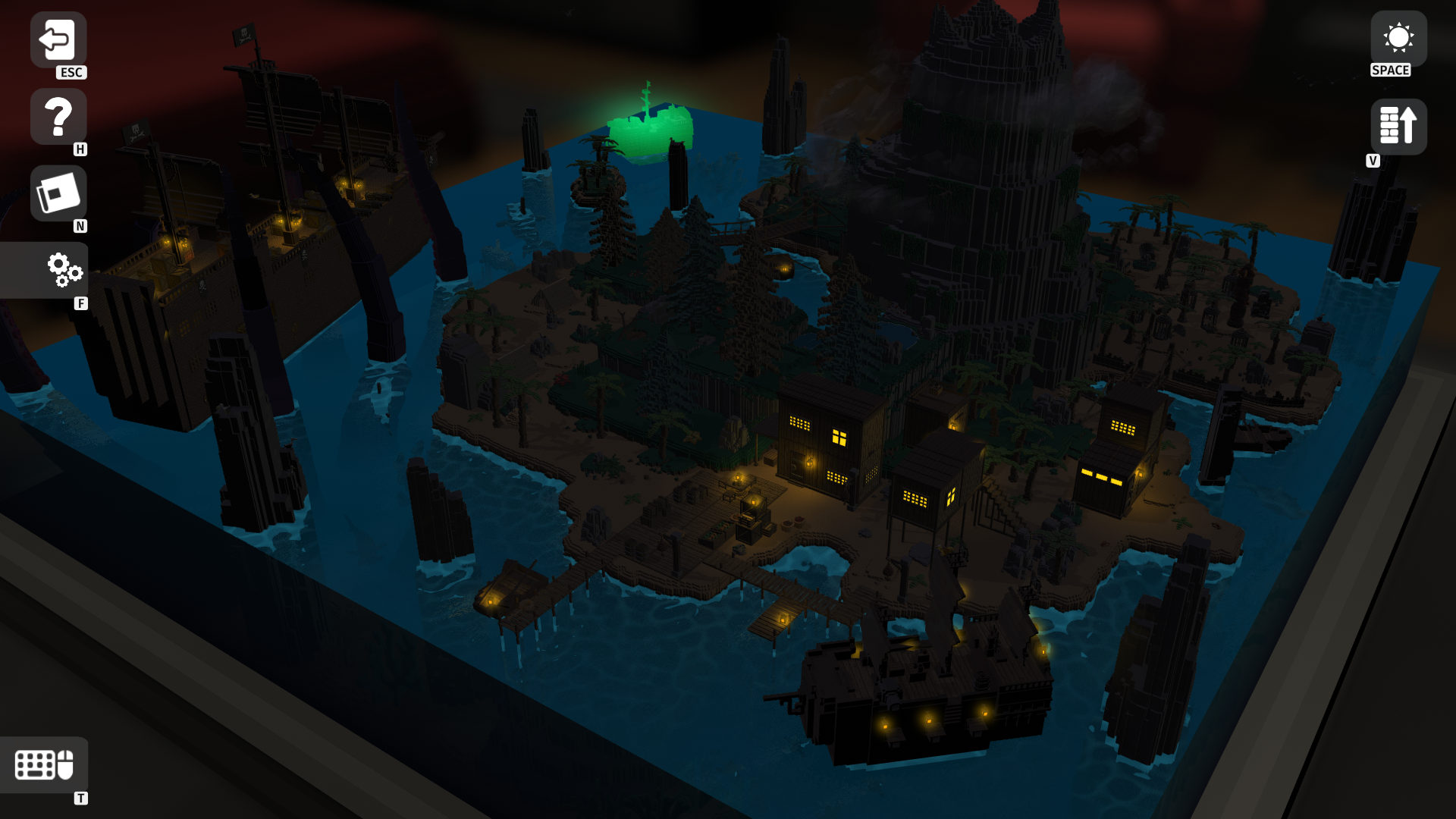
Task: Open the settings gears icon
Action: 64,270
